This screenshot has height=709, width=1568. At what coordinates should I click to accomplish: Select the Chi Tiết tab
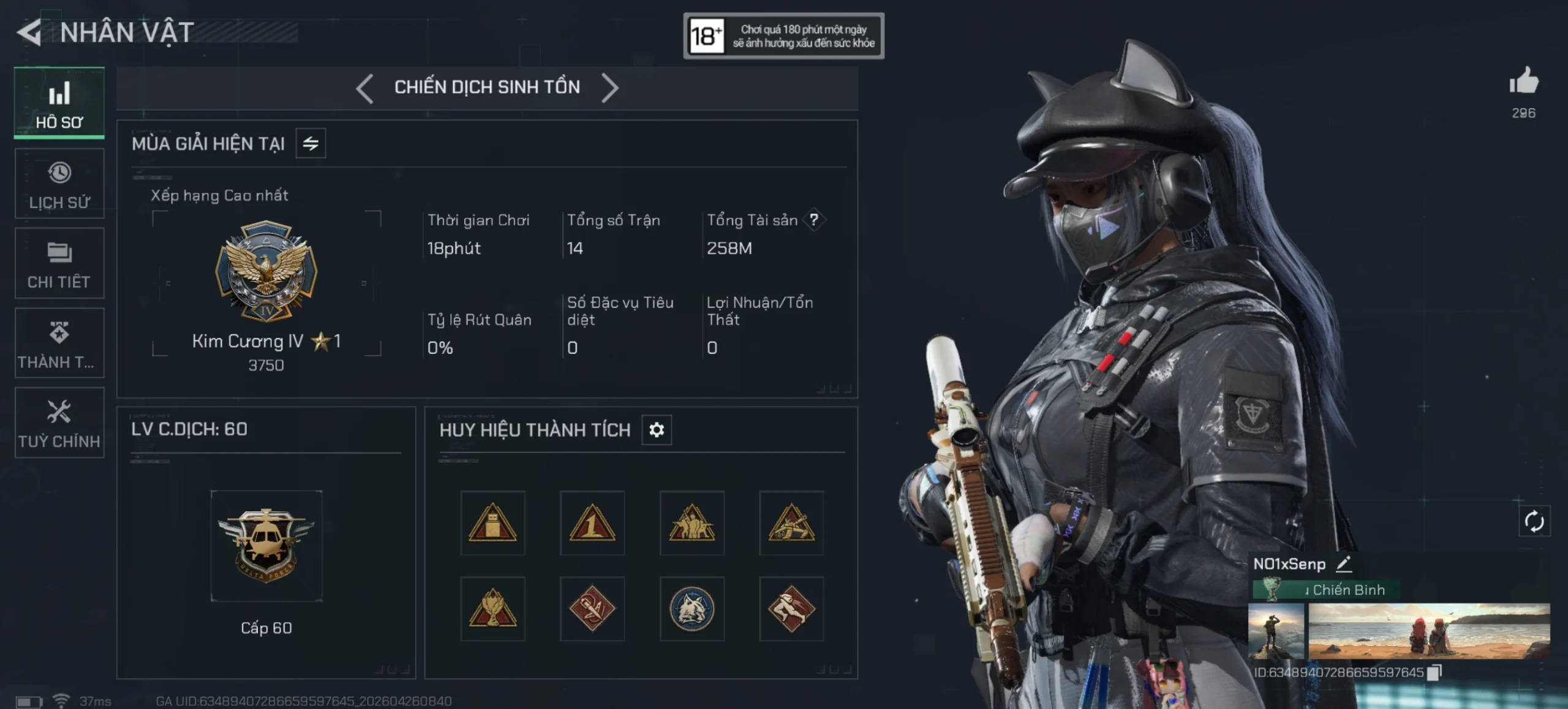coord(59,263)
